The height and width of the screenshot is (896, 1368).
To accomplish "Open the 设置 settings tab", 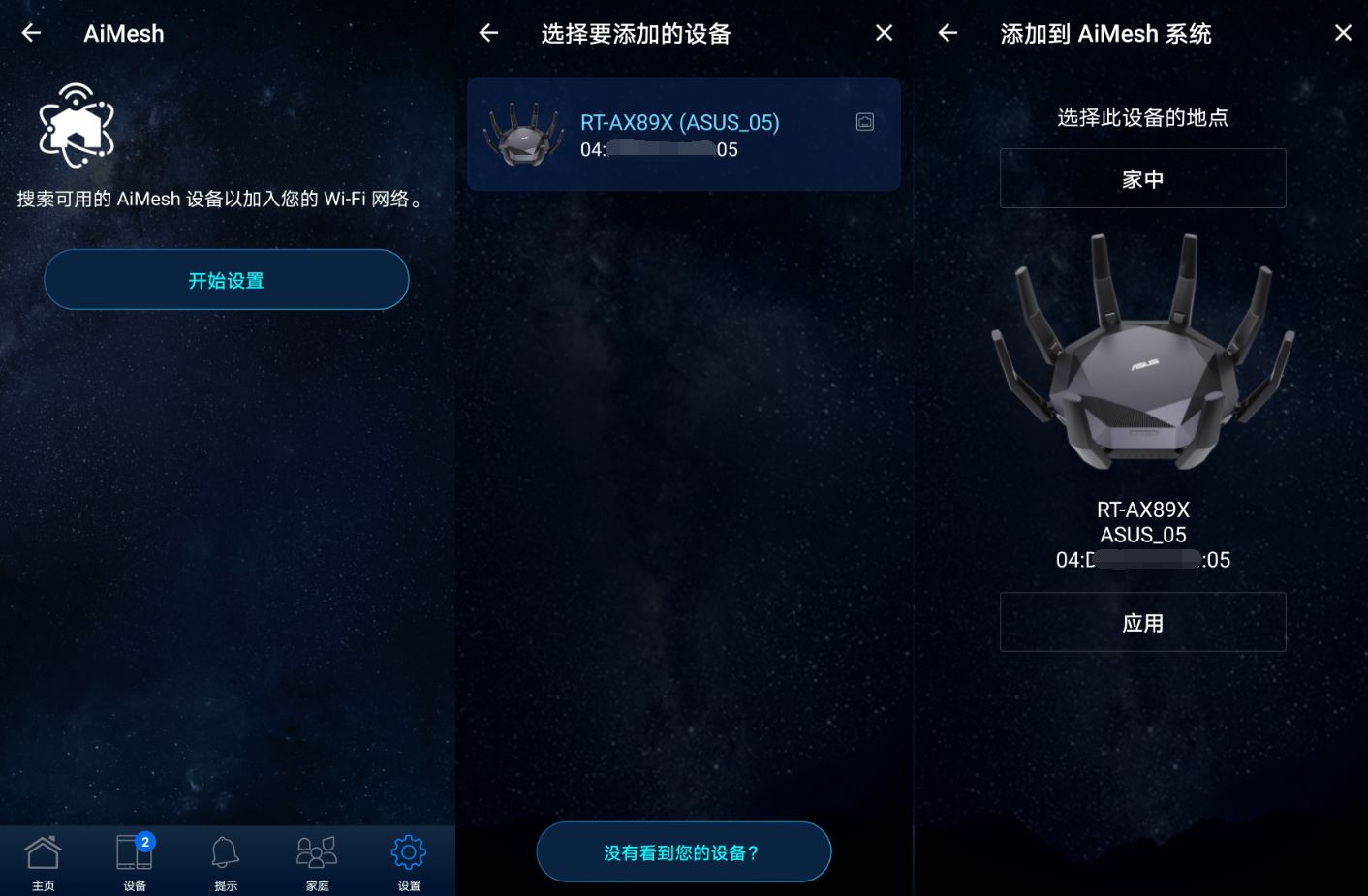I will click(408, 862).
